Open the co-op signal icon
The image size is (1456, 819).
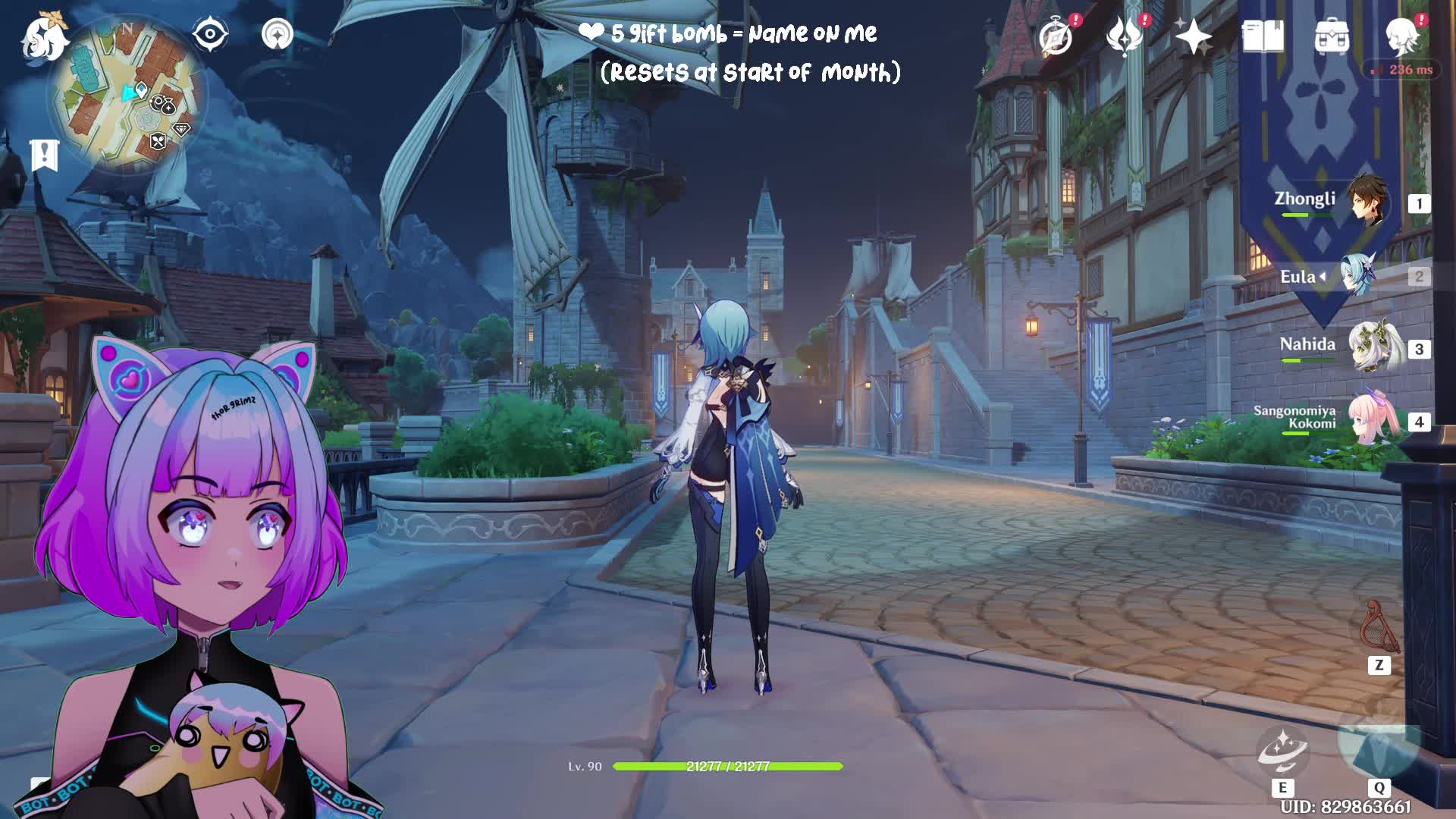277,35
